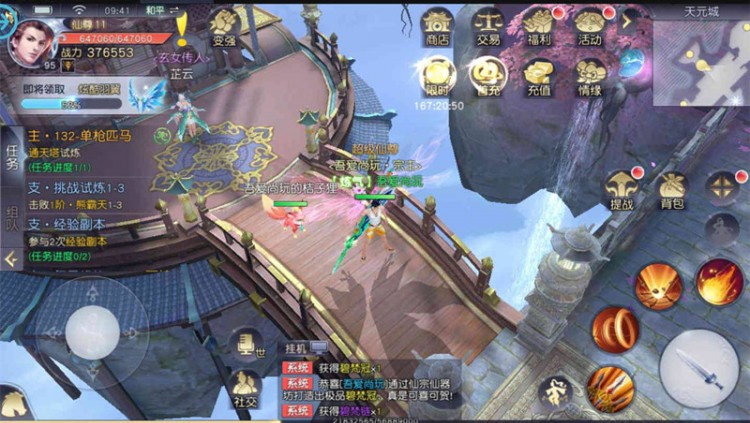The image size is (750, 423).
Task: Activate the golden rings skill
Action: [x=615, y=329]
